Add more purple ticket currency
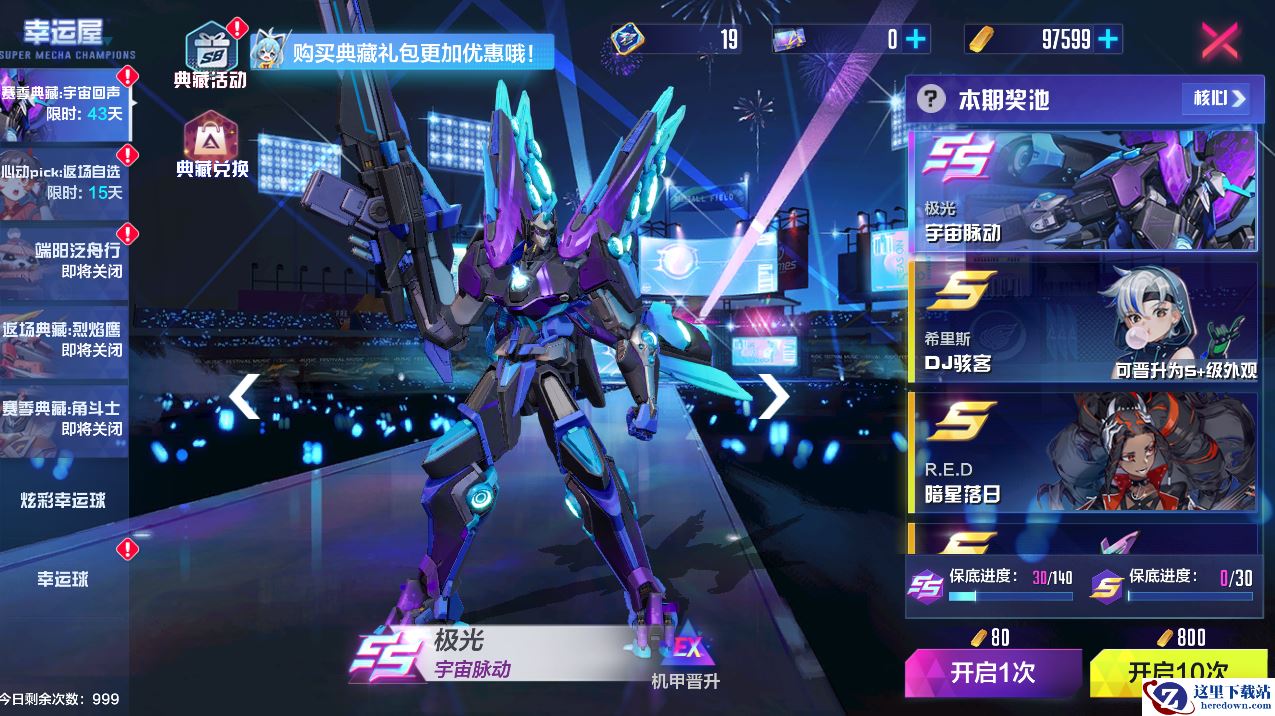 916,39
